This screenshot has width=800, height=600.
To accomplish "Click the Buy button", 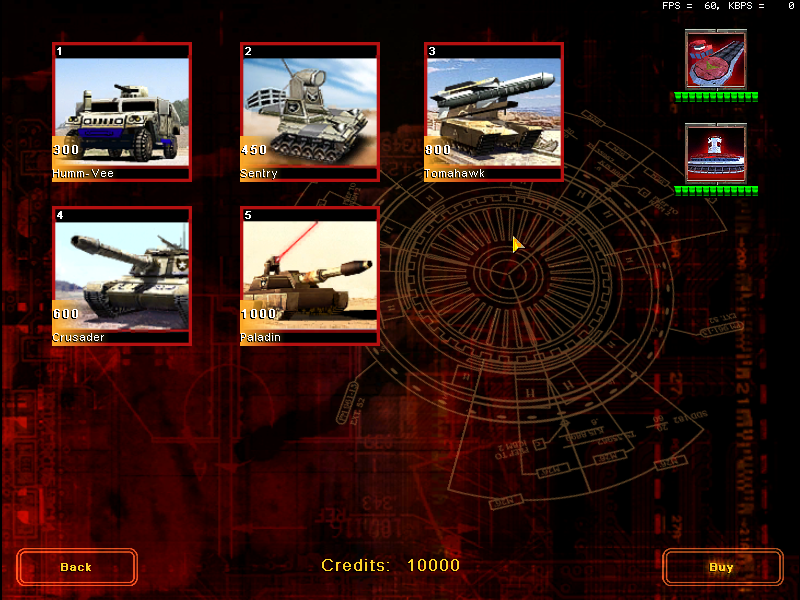I will (722, 567).
